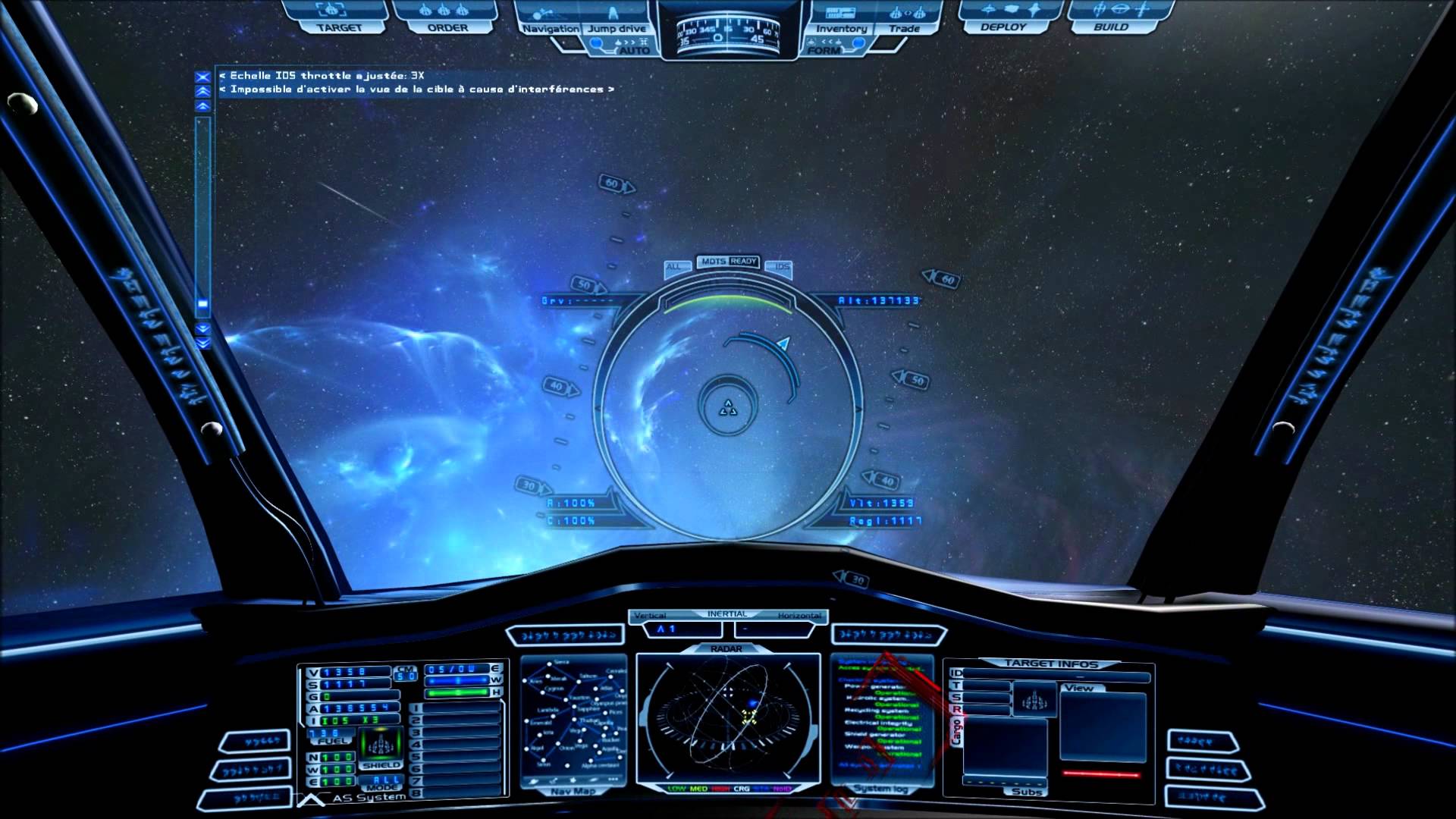Open the Inventory console
The image size is (1456, 819).
841,28
